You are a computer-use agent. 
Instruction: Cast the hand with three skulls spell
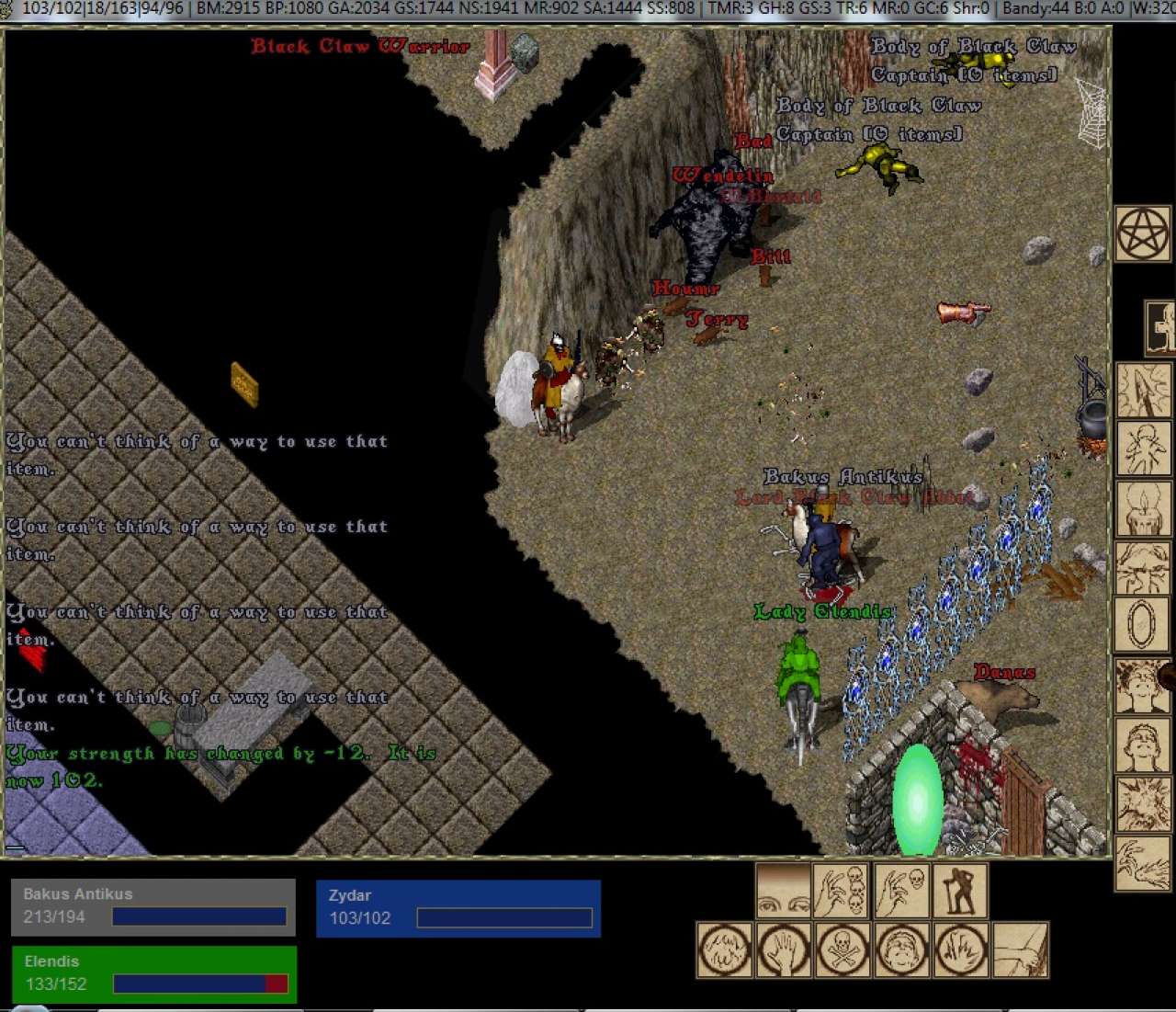point(842,890)
